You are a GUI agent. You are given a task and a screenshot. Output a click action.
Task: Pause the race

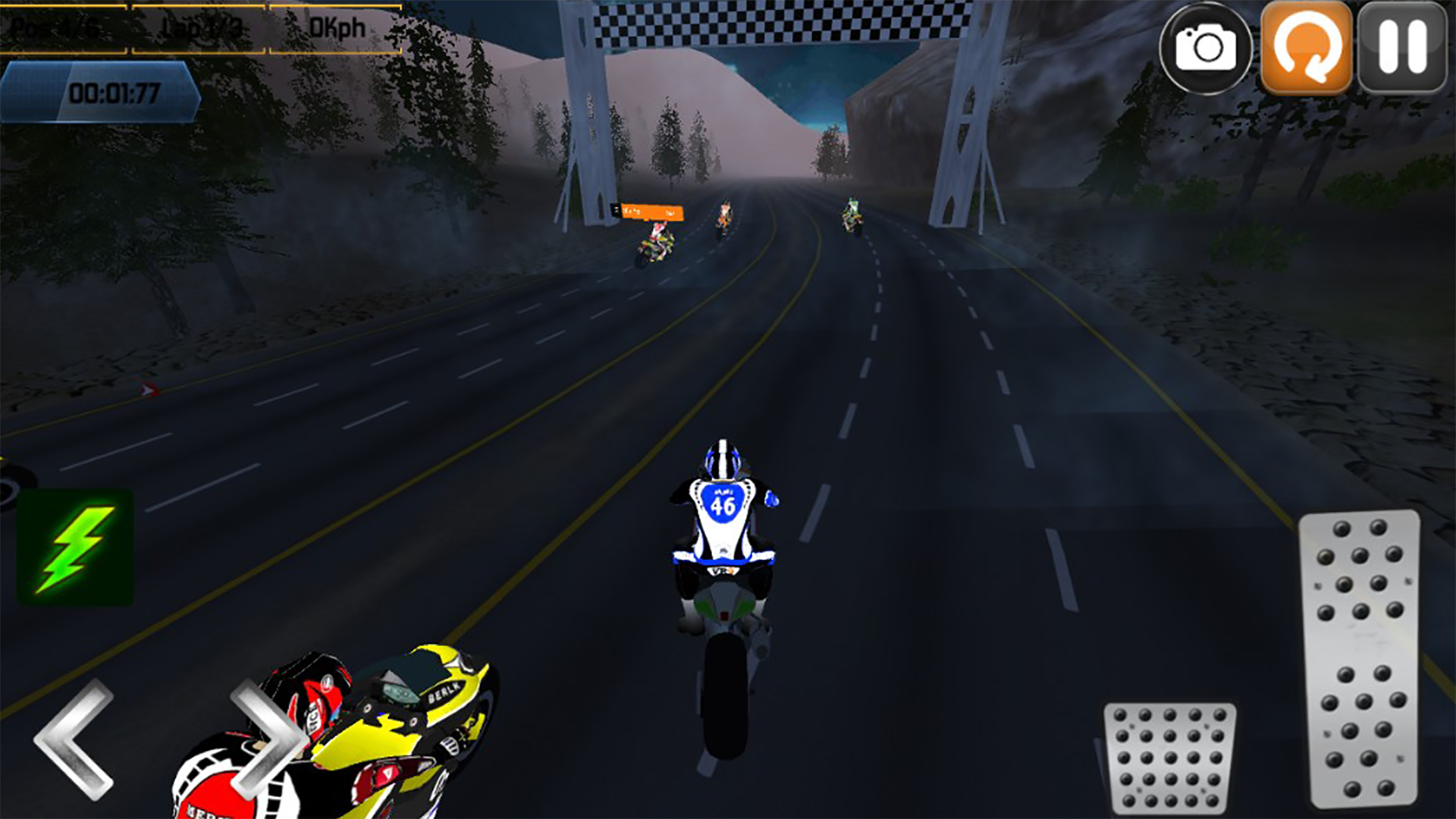[1402, 48]
